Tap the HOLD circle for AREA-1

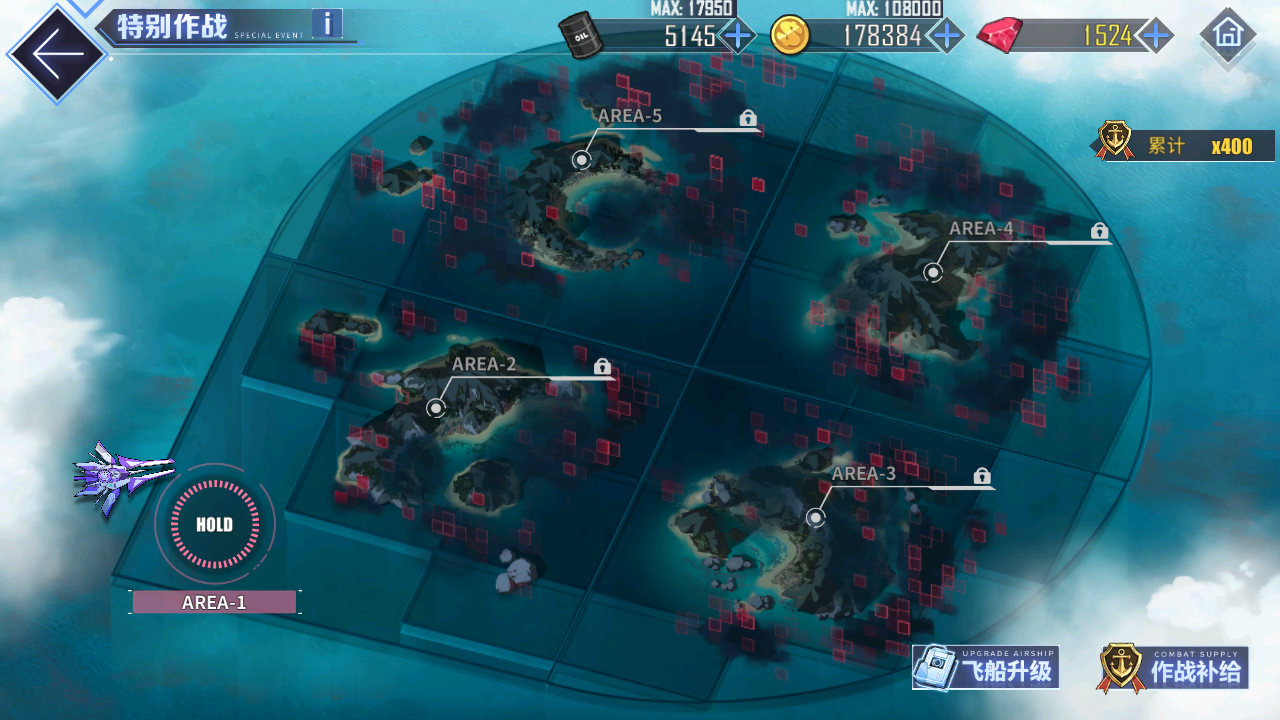tap(214, 524)
